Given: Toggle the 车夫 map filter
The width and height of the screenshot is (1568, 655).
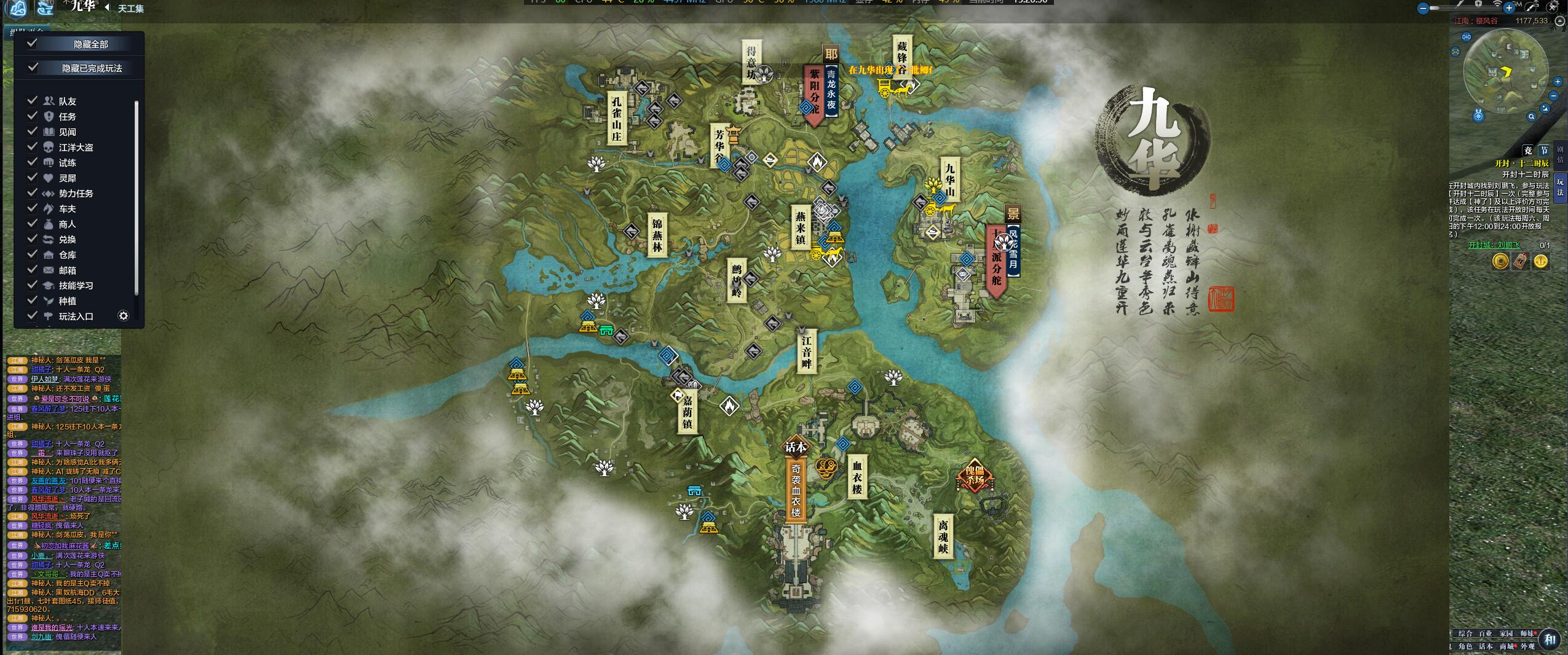Looking at the screenshot, I should (x=33, y=208).
